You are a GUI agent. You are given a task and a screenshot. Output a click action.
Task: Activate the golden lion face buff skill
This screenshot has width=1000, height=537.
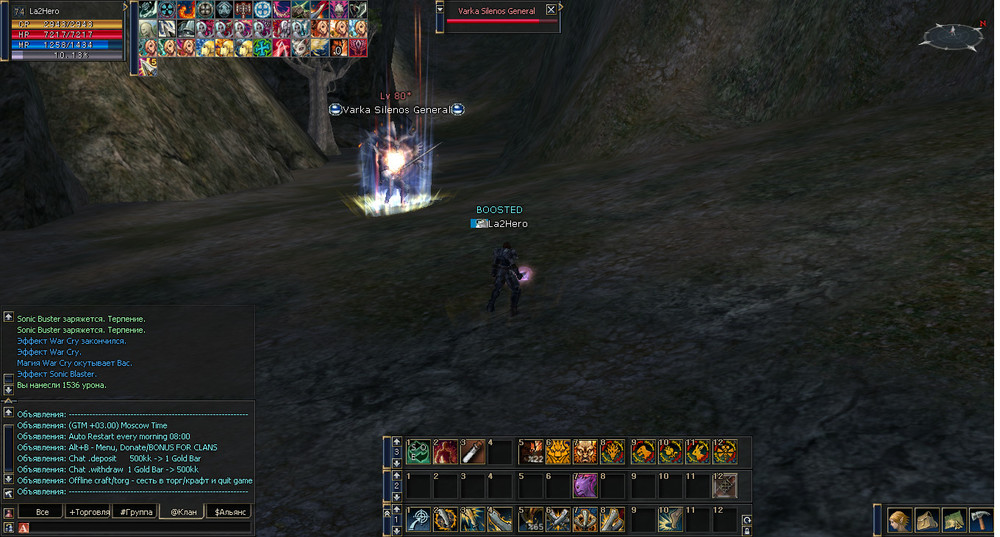(x=557, y=452)
